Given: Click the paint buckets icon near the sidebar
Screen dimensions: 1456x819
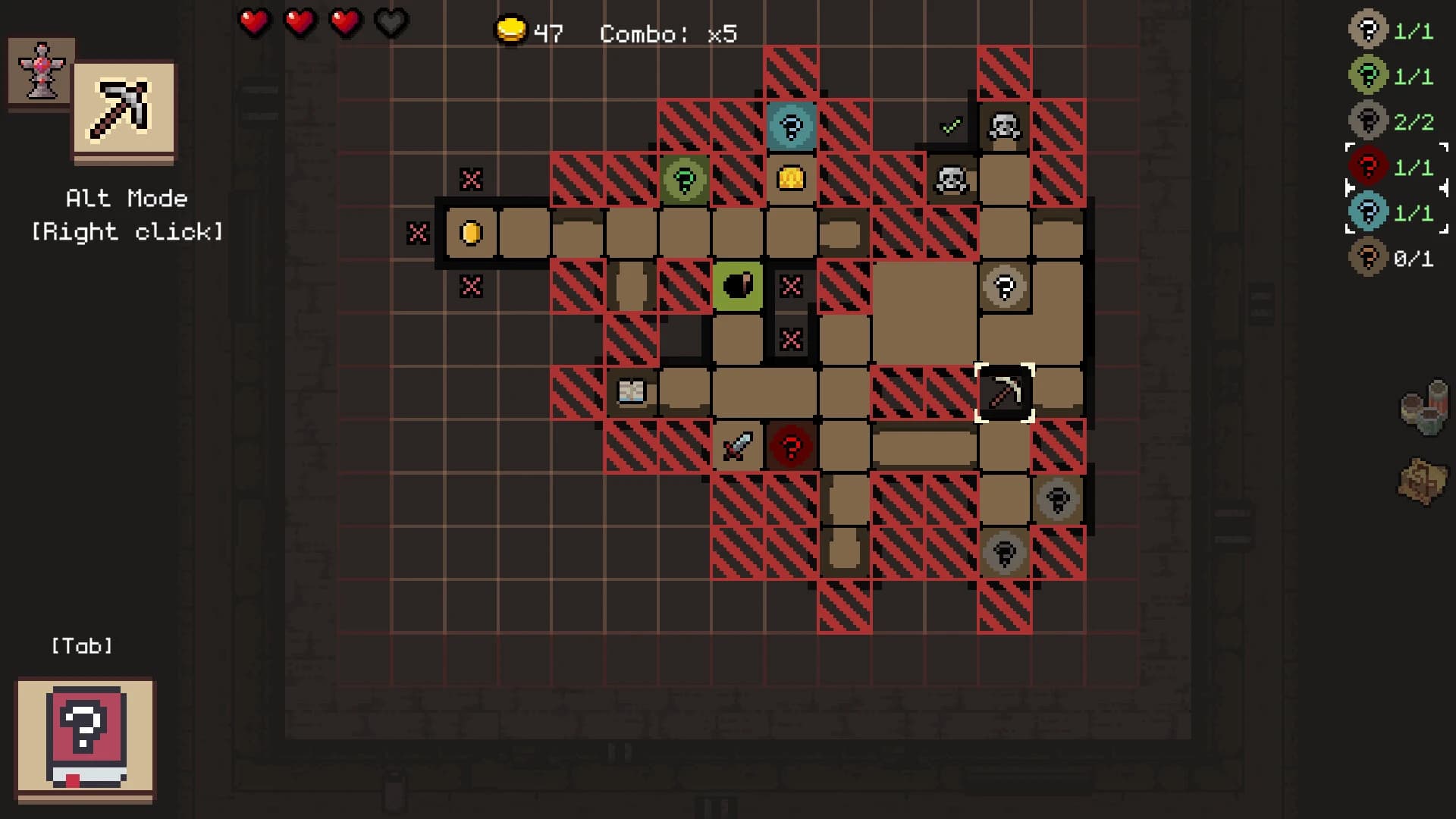Looking at the screenshot, I should [x=1423, y=407].
